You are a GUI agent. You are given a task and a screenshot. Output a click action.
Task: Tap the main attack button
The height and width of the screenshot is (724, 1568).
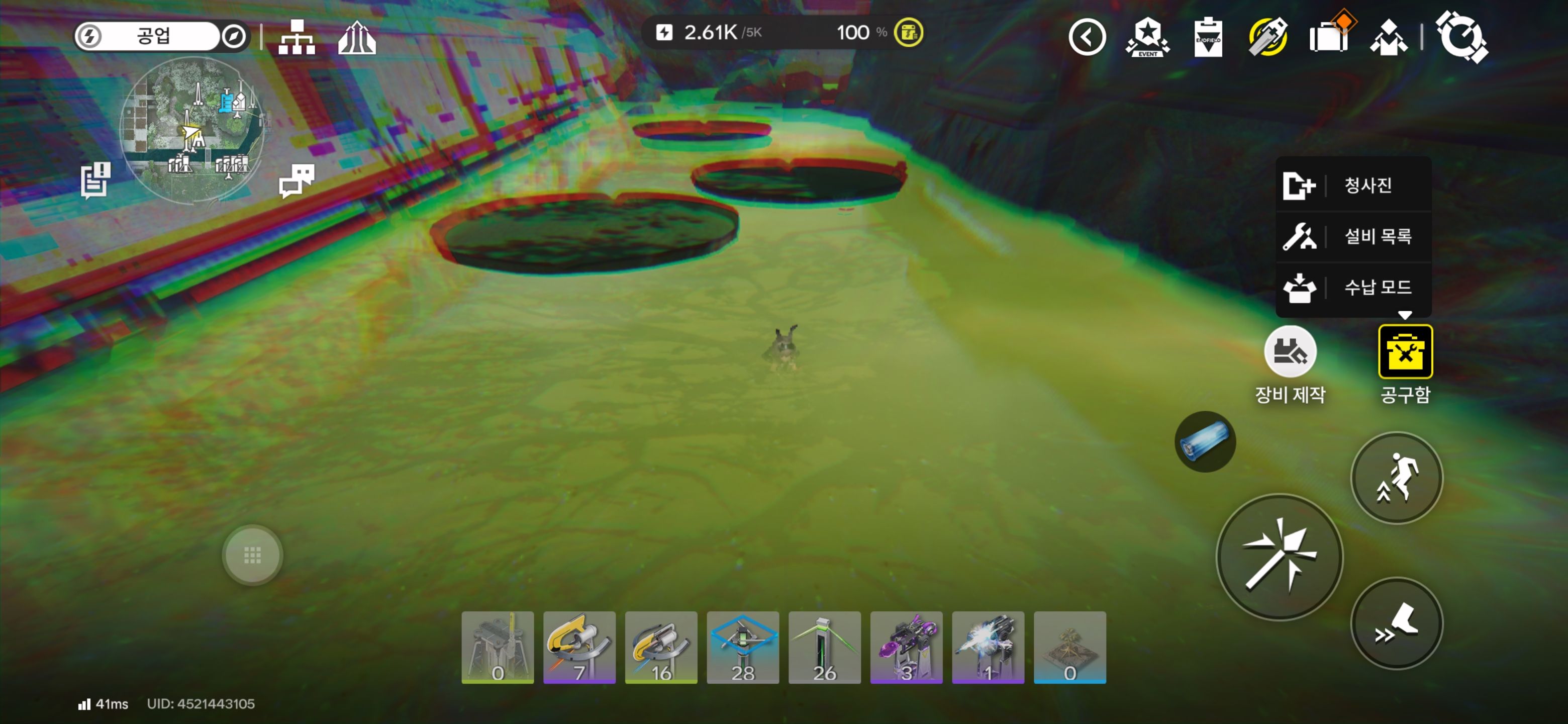click(1280, 557)
